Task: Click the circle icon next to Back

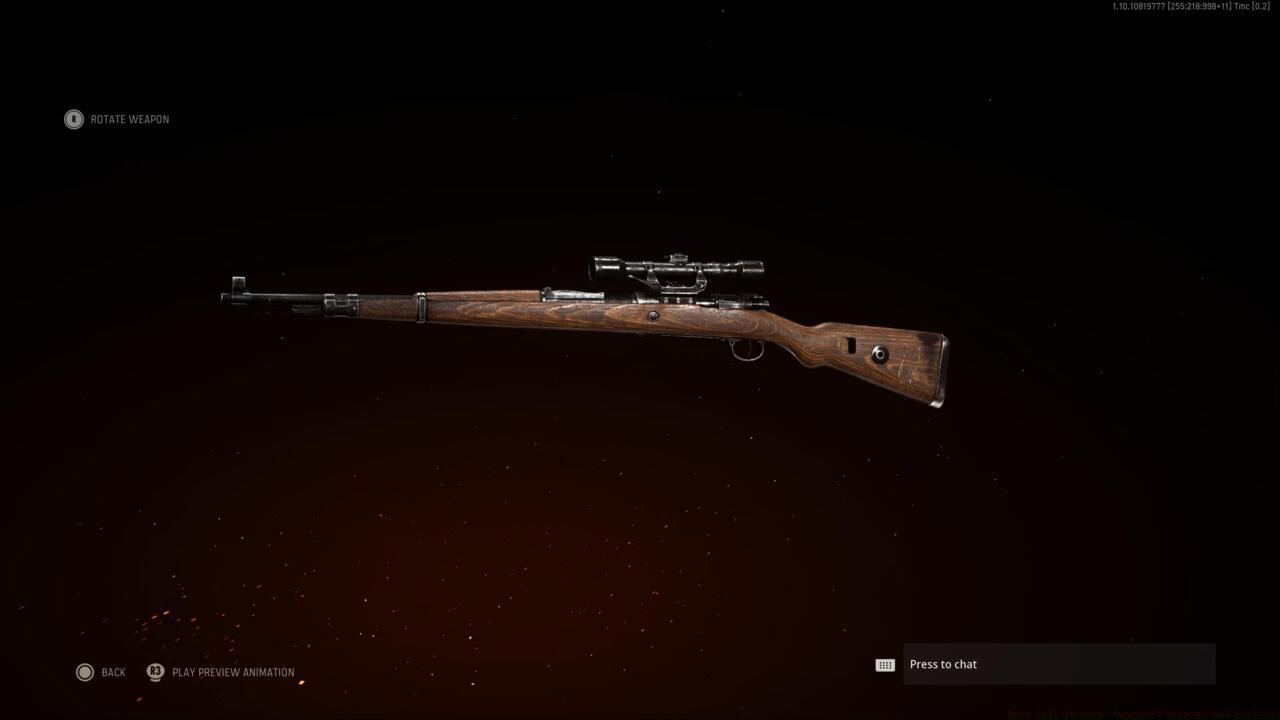Action: (85, 672)
